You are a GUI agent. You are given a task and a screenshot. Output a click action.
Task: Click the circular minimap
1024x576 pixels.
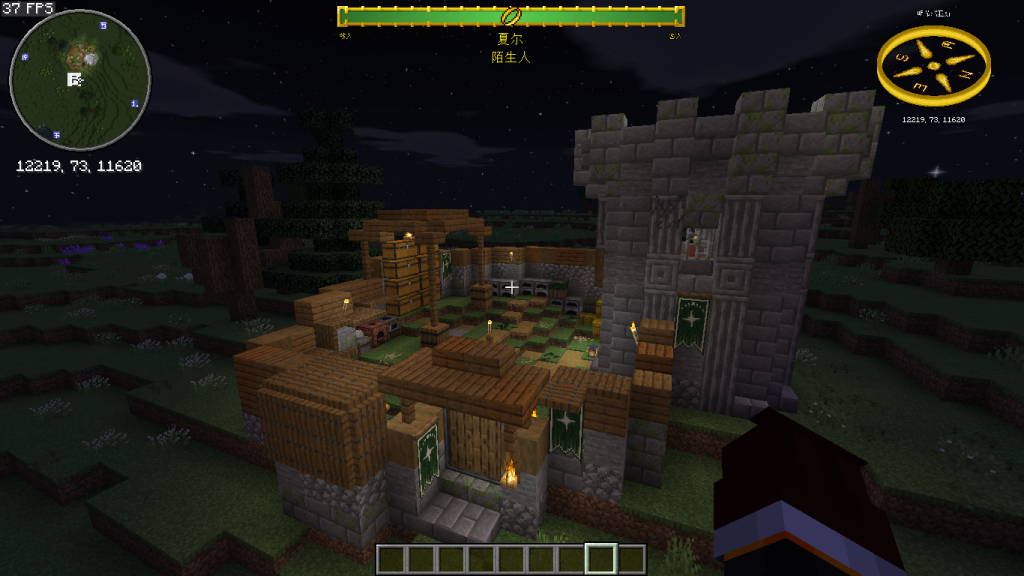click(x=80, y=80)
